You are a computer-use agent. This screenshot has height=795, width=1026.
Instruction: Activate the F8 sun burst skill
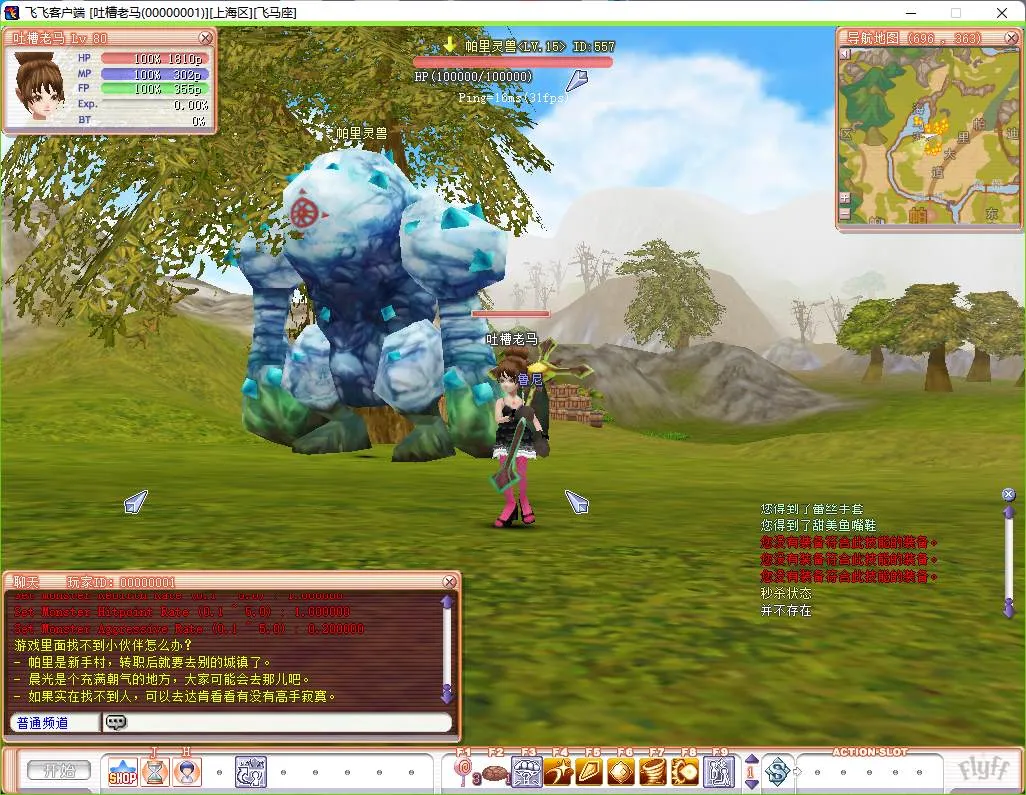[x=686, y=772]
